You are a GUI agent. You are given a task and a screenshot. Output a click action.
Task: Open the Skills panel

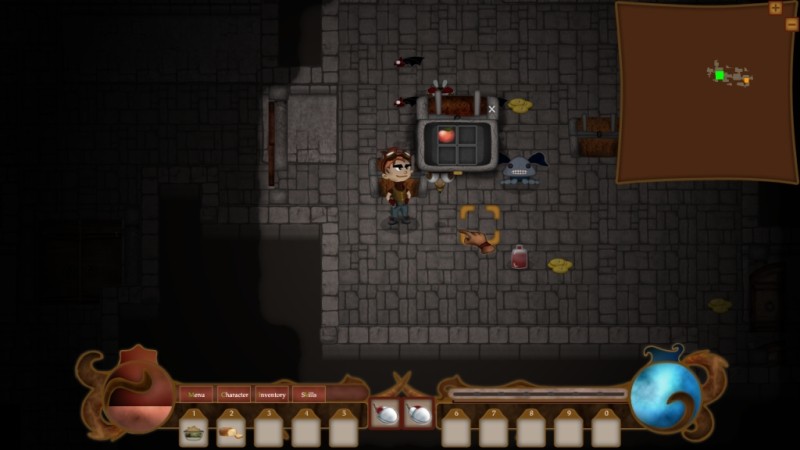tap(308, 394)
